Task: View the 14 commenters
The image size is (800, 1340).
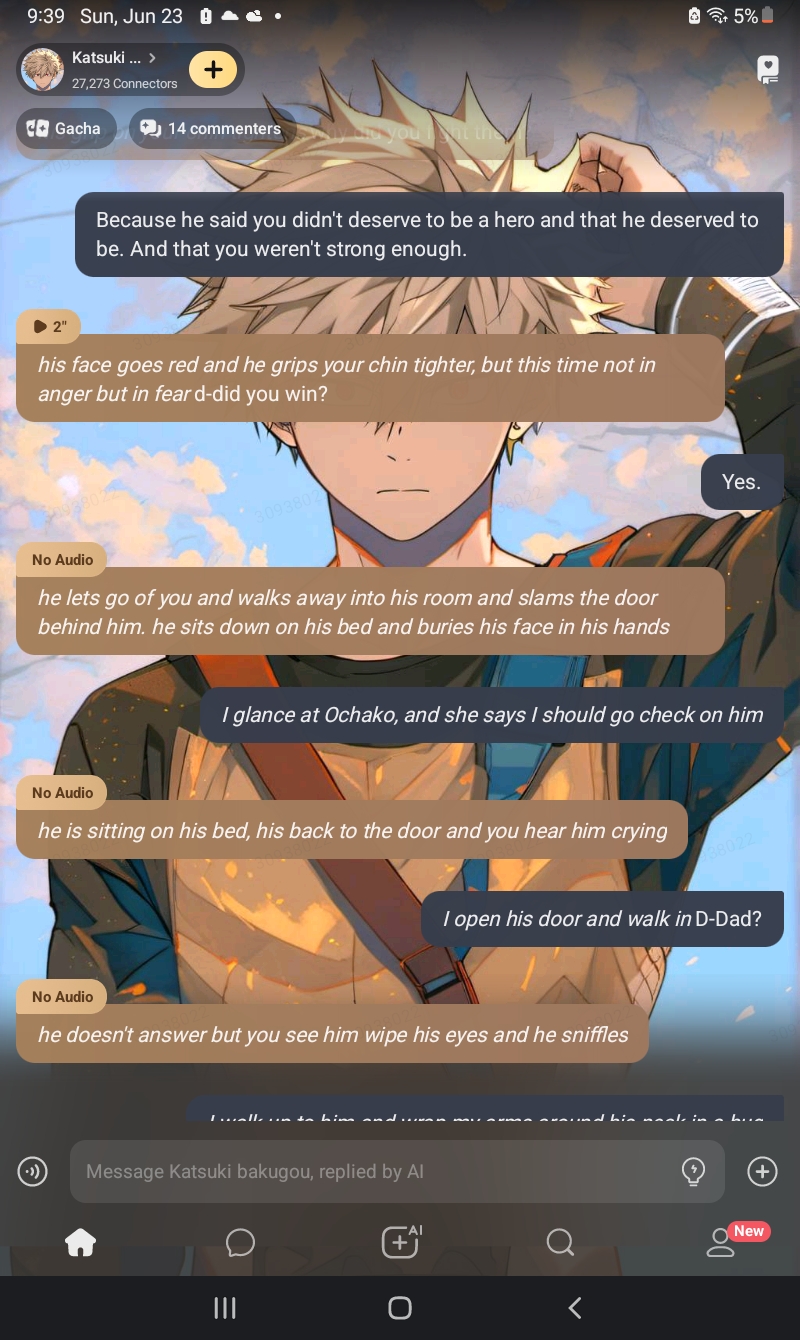Action: [211, 128]
